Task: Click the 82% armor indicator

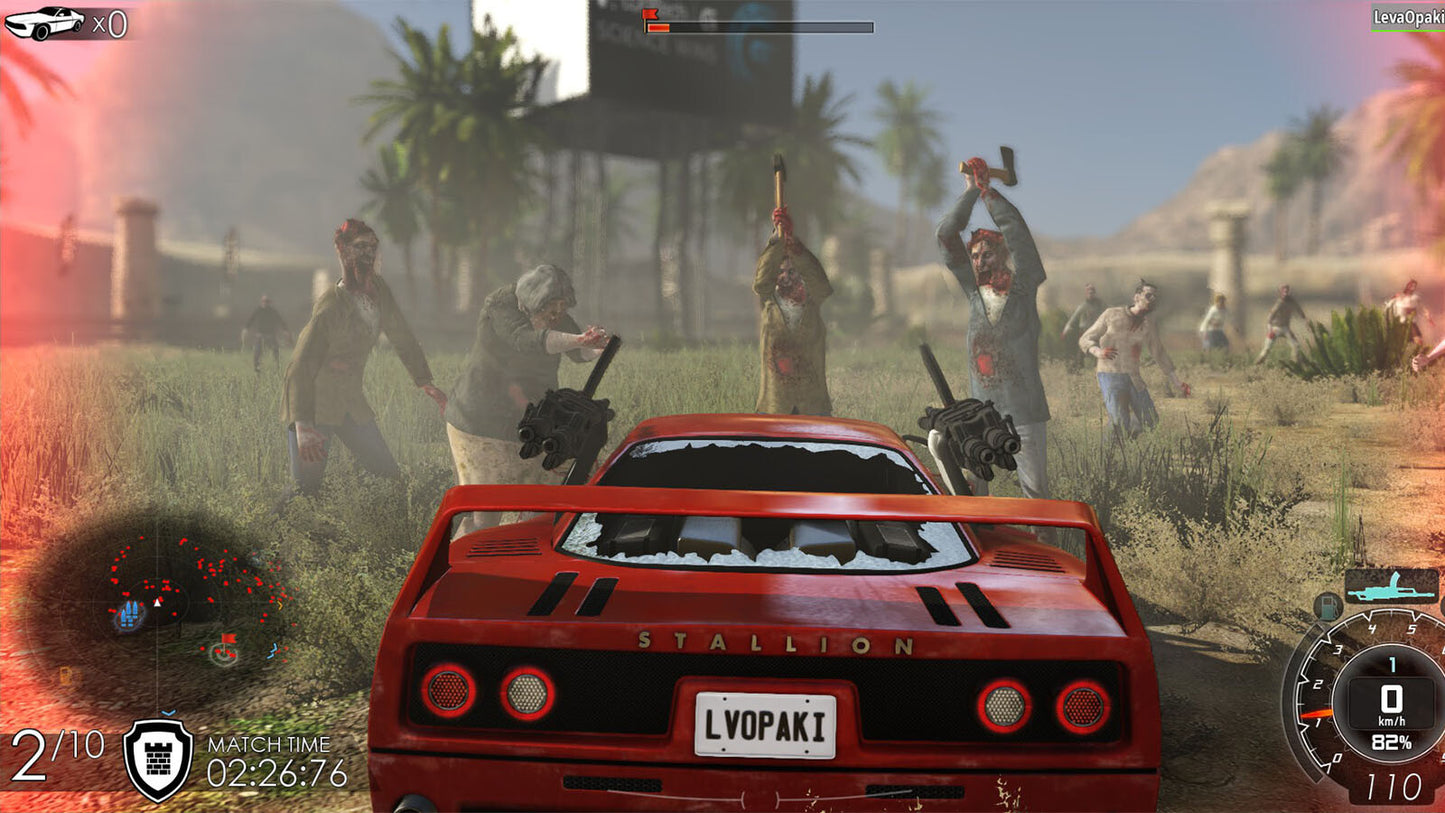Action: tap(1393, 741)
